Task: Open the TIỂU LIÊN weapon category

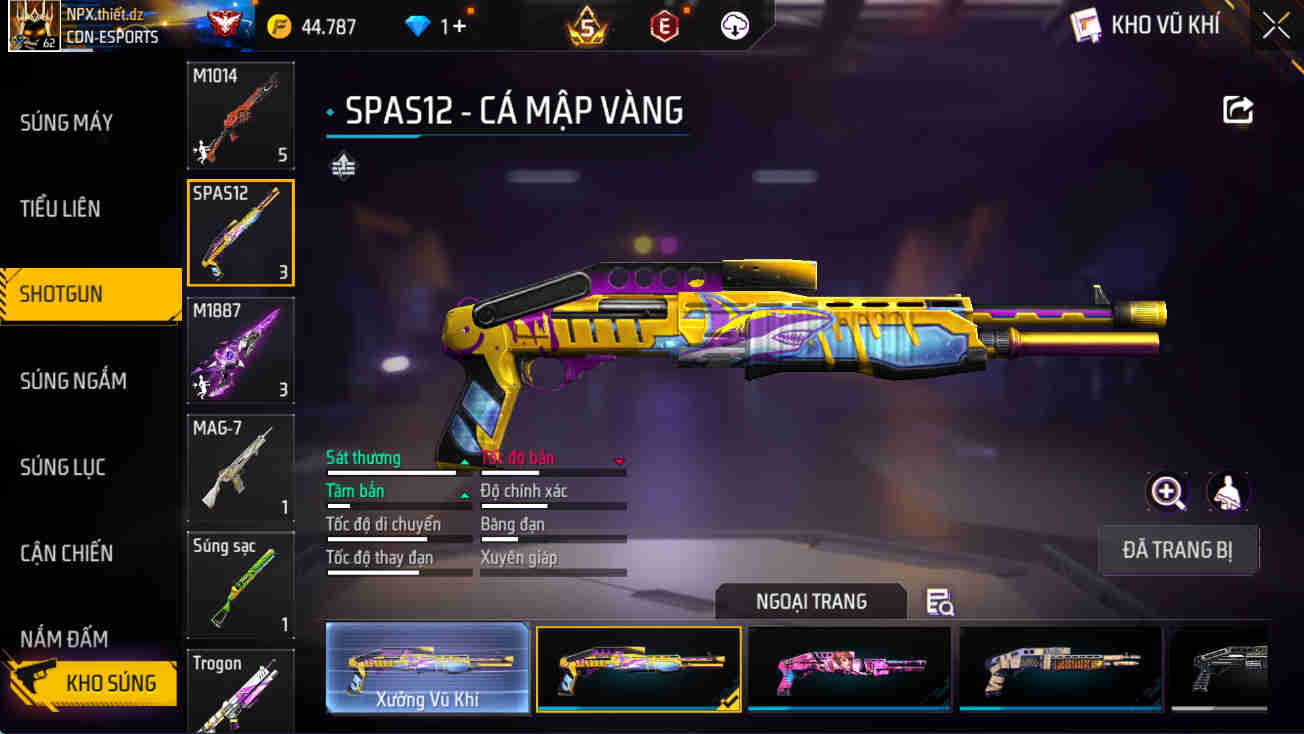Action: coord(60,209)
